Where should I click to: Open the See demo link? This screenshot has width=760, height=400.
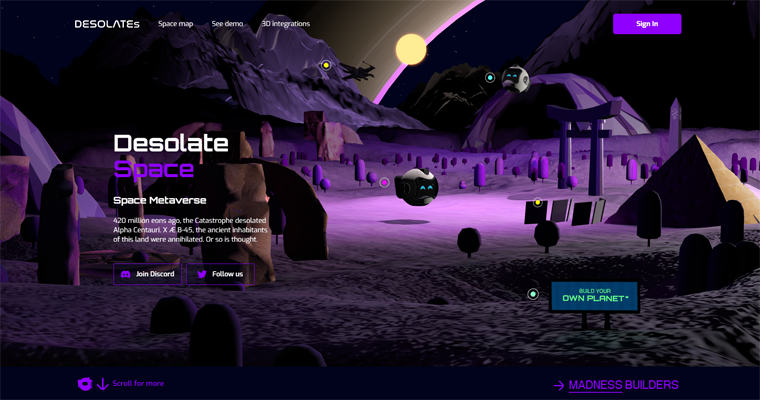[227, 24]
